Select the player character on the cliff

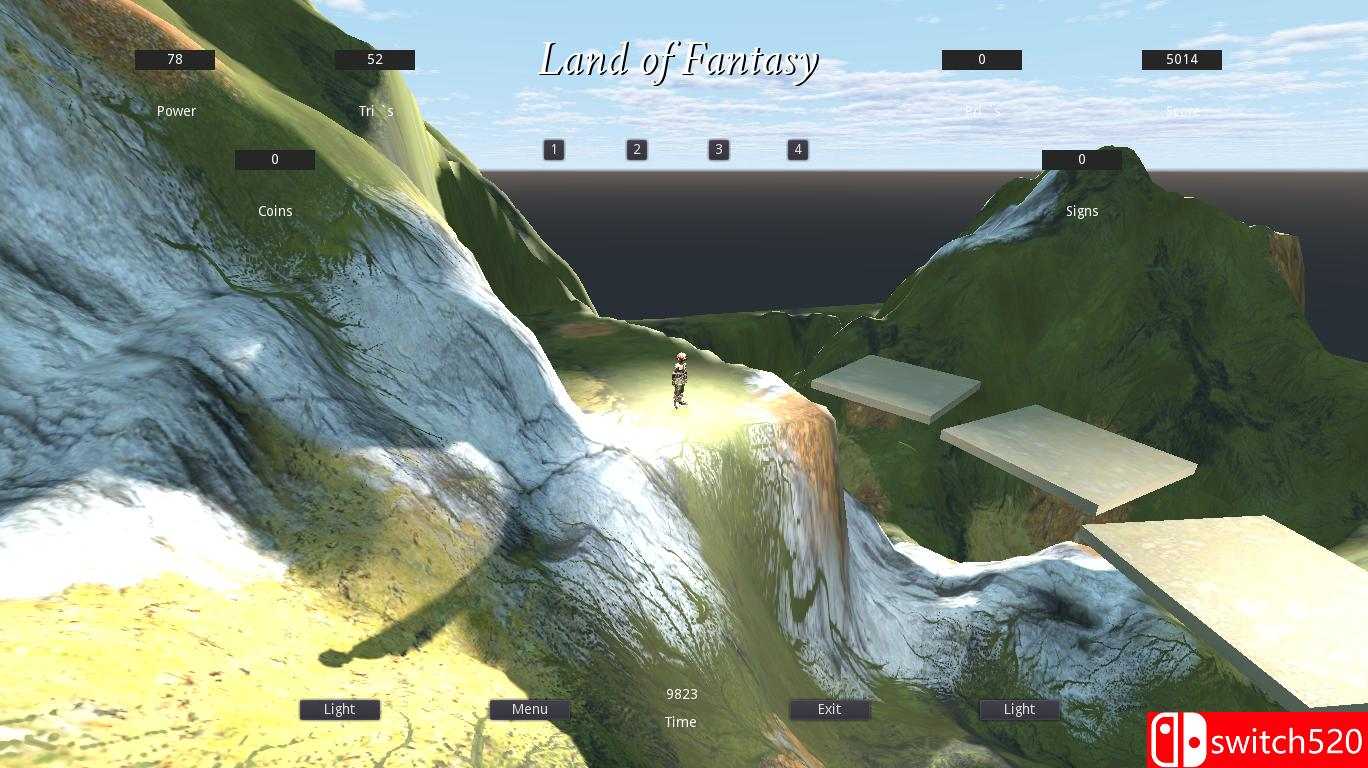point(678,380)
